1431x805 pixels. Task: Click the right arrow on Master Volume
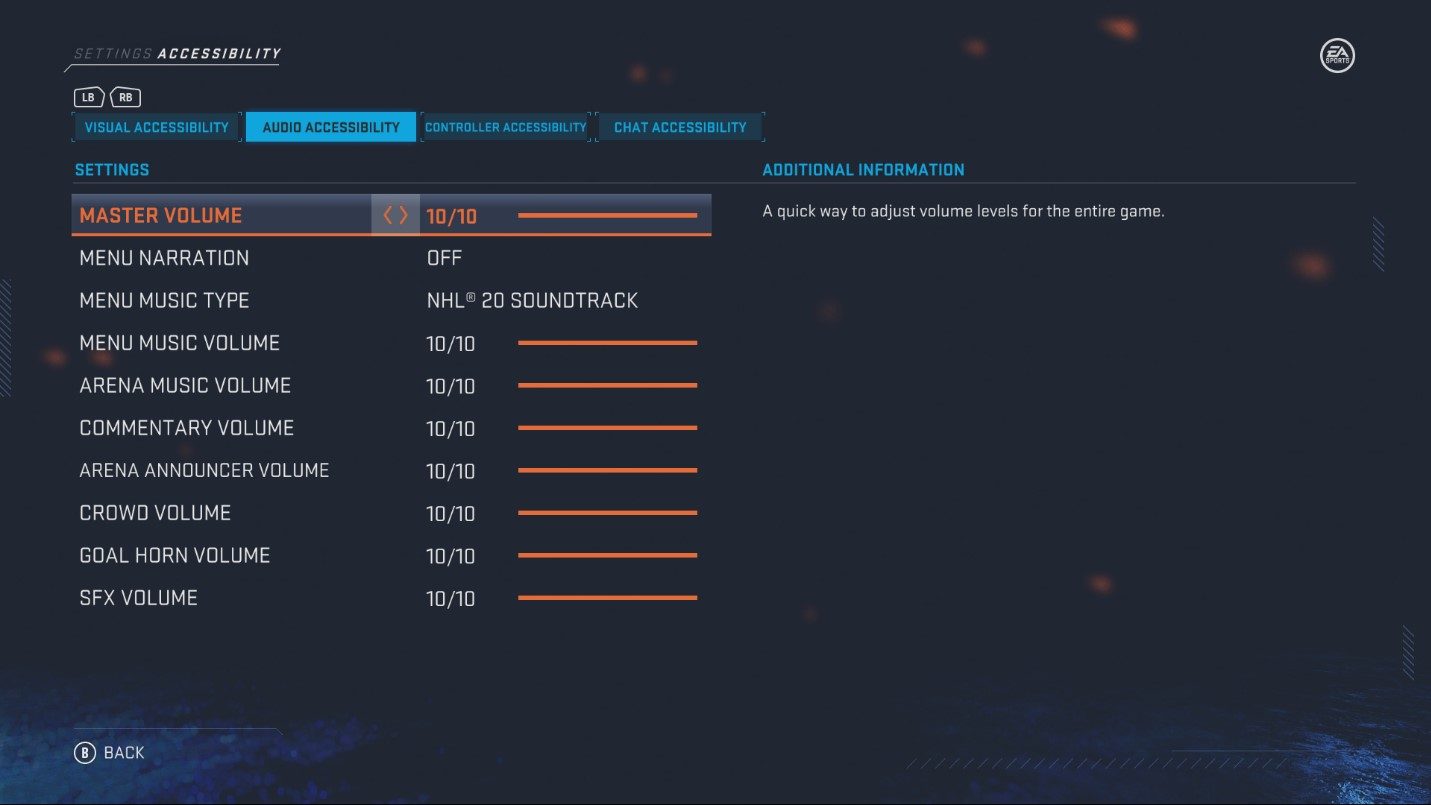[402, 214]
